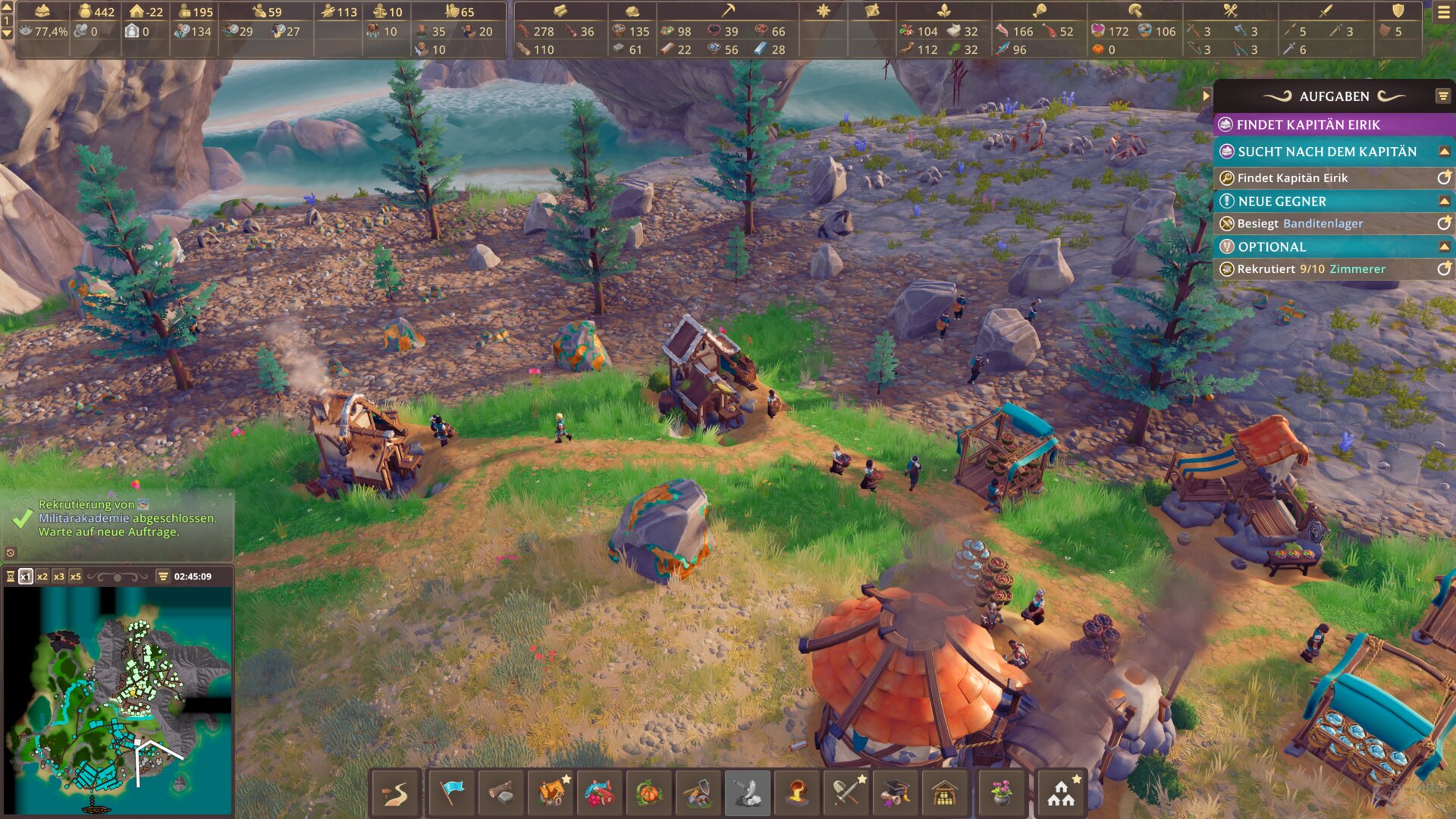Collapse the 'Optional' quest section

point(1444,246)
